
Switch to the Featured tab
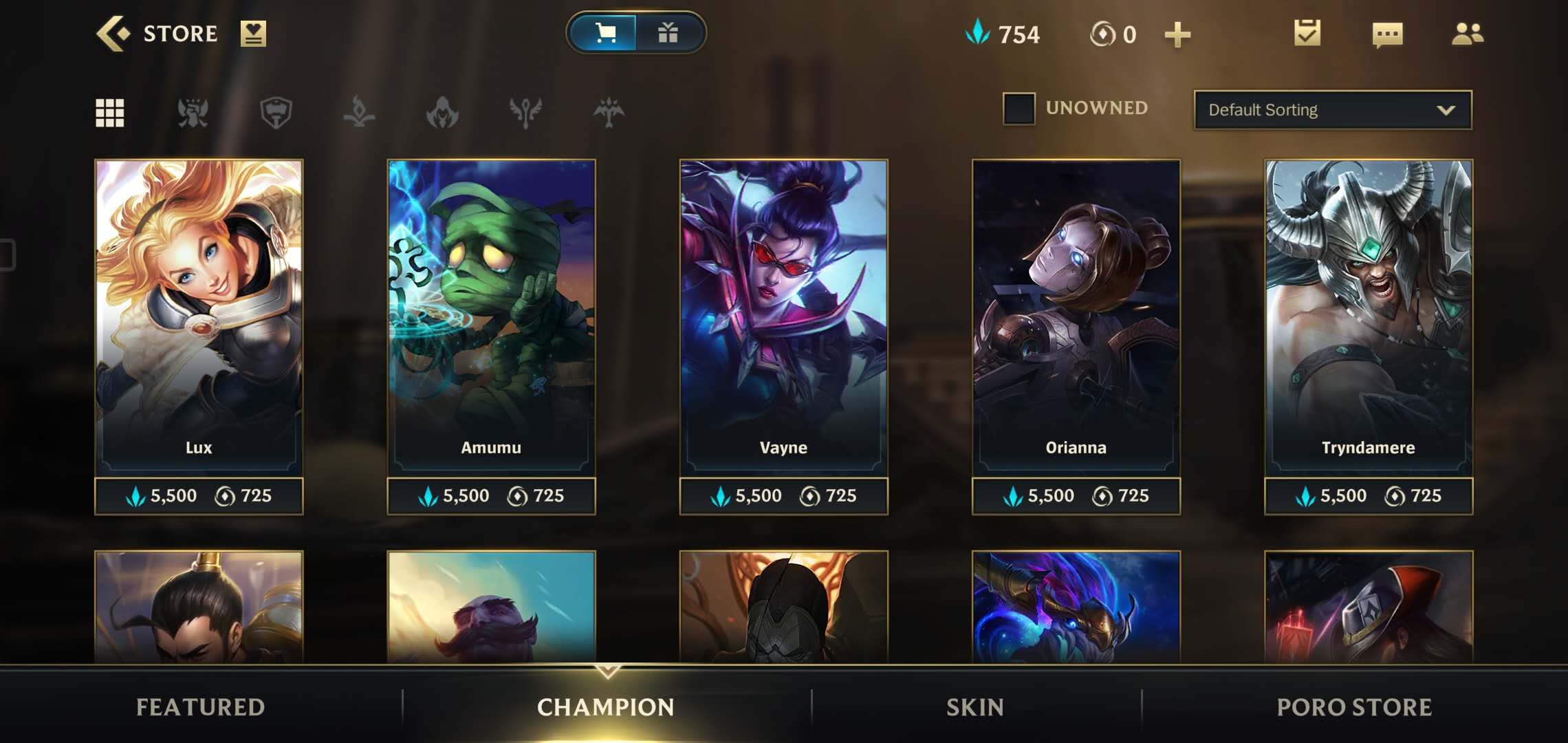pyautogui.click(x=200, y=707)
